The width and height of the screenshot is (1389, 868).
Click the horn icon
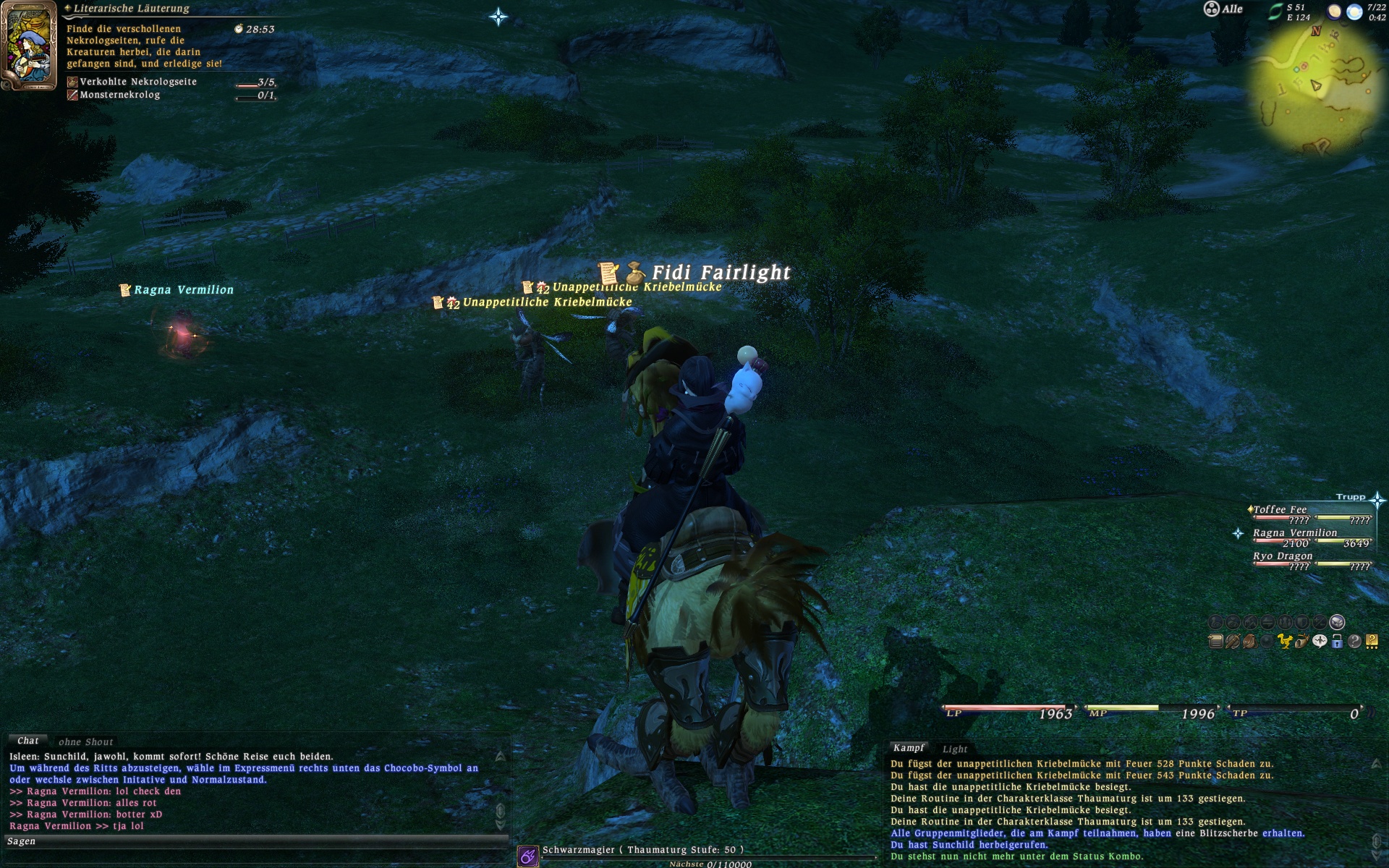(1302, 642)
